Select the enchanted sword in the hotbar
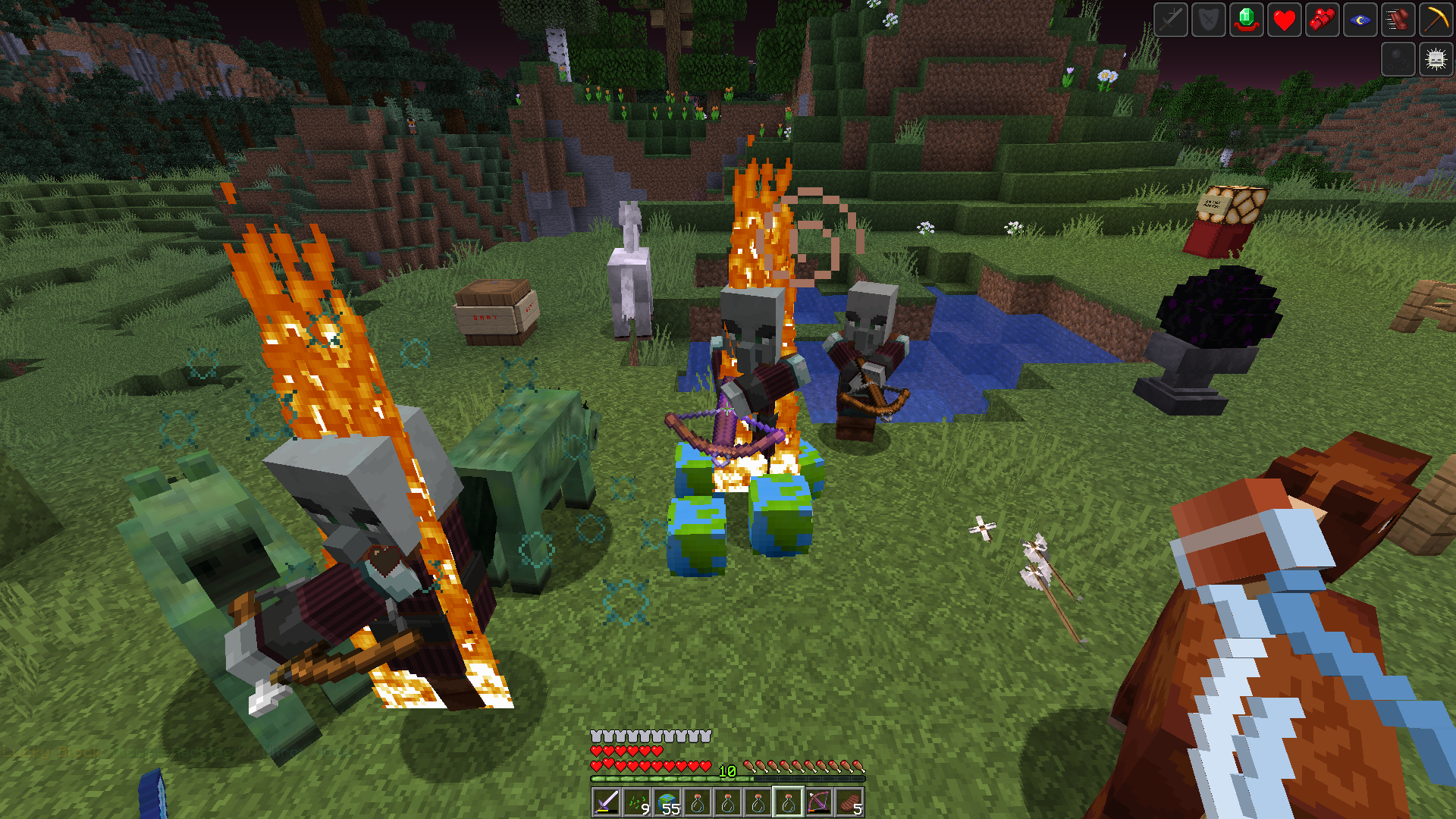This screenshot has width=1456, height=819. tap(607, 802)
